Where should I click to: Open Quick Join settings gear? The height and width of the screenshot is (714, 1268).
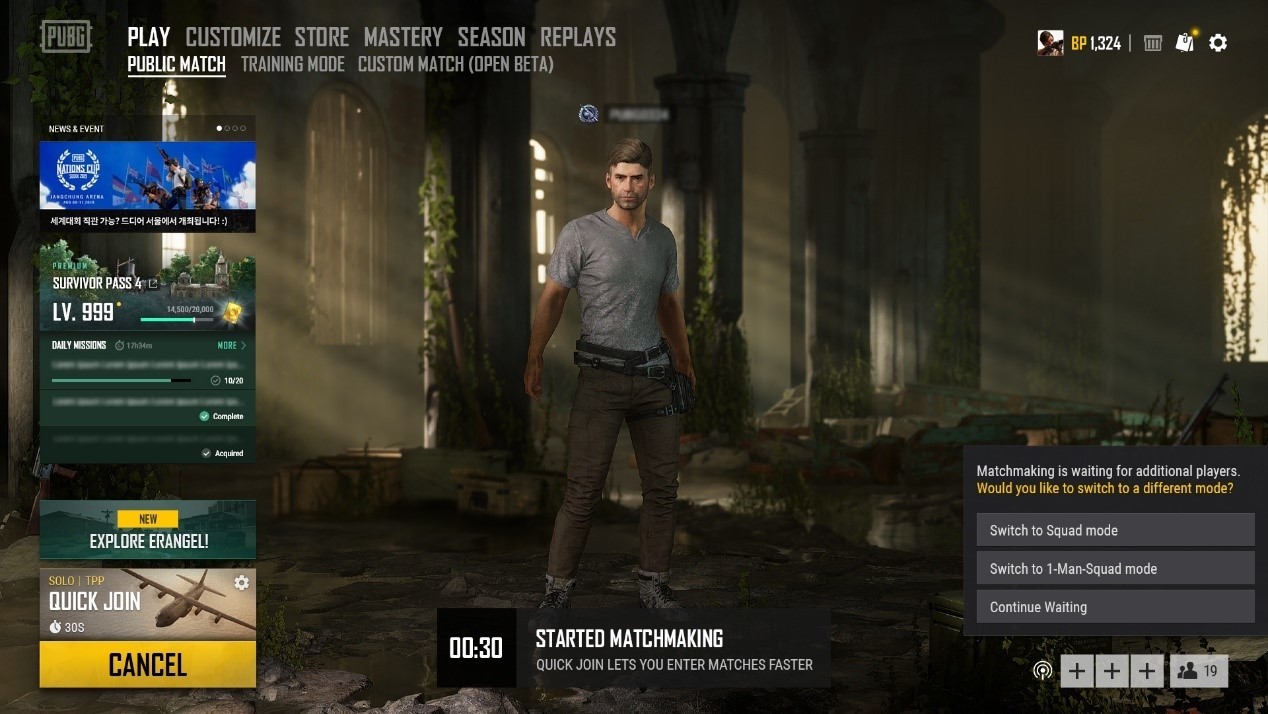click(x=241, y=582)
